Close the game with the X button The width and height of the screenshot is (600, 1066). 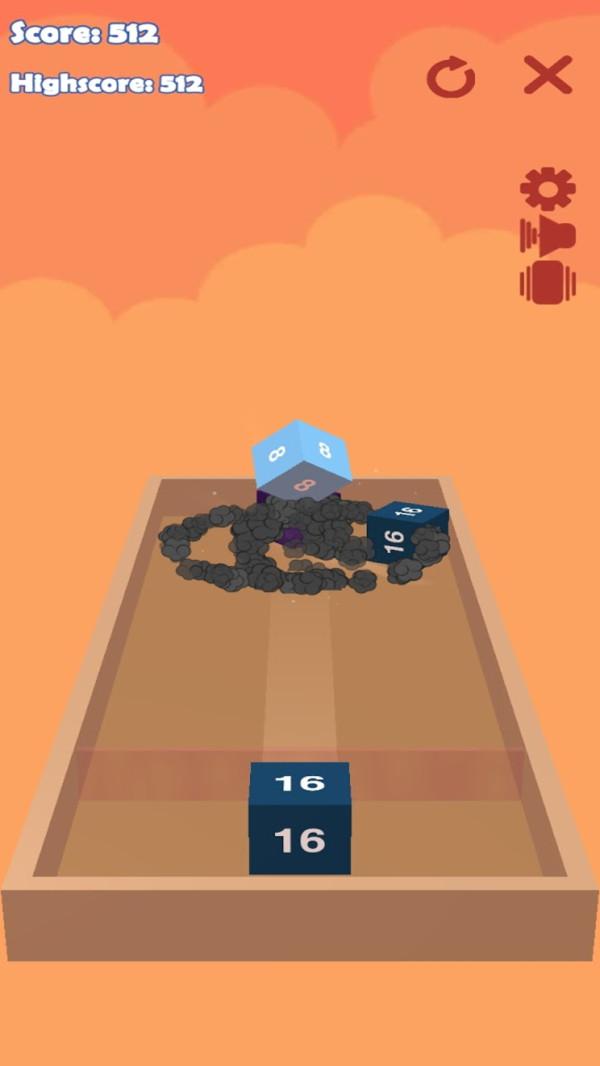coord(548,75)
